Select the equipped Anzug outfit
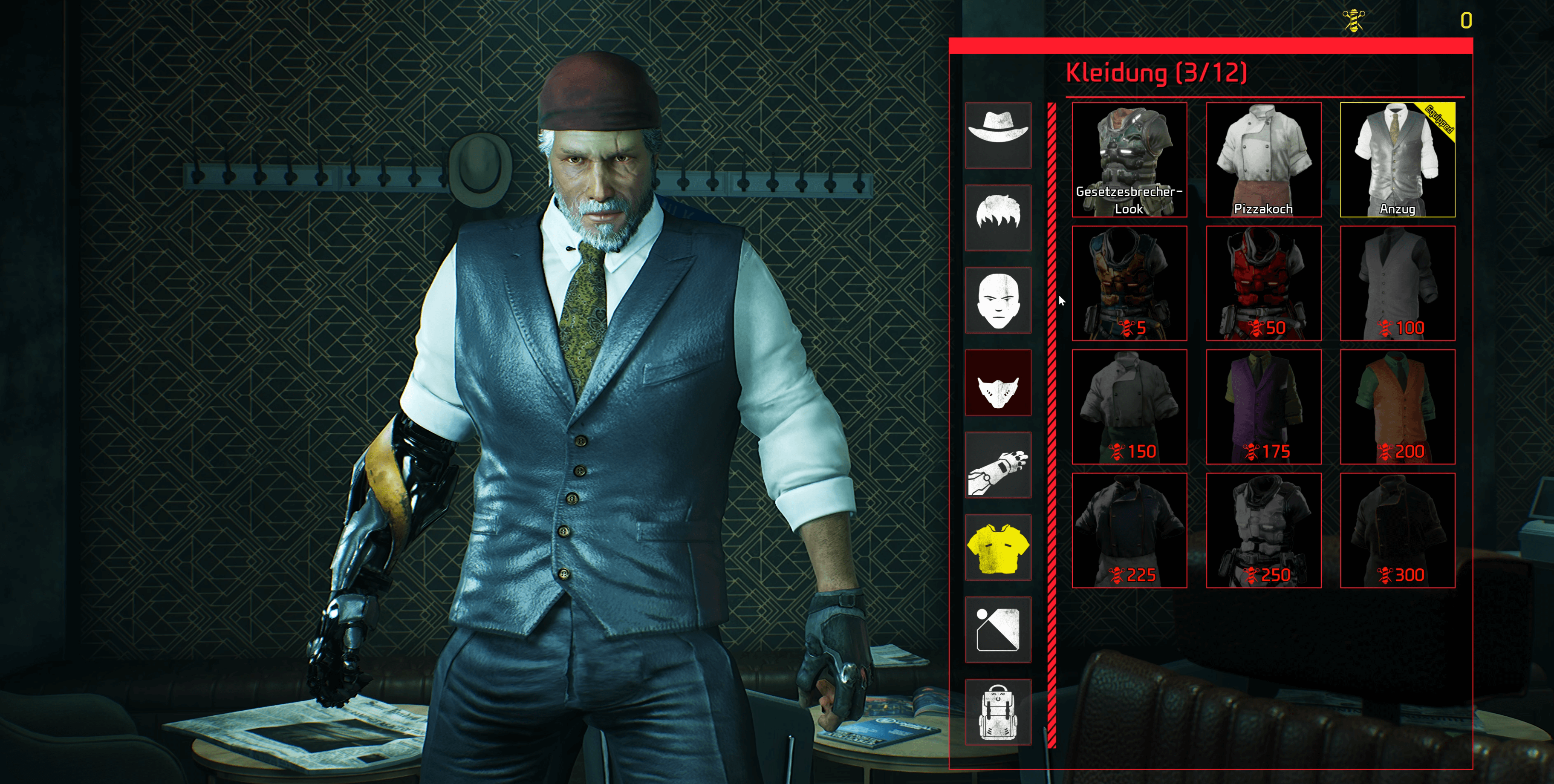This screenshot has height=784, width=1554. (x=1397, y=159)
